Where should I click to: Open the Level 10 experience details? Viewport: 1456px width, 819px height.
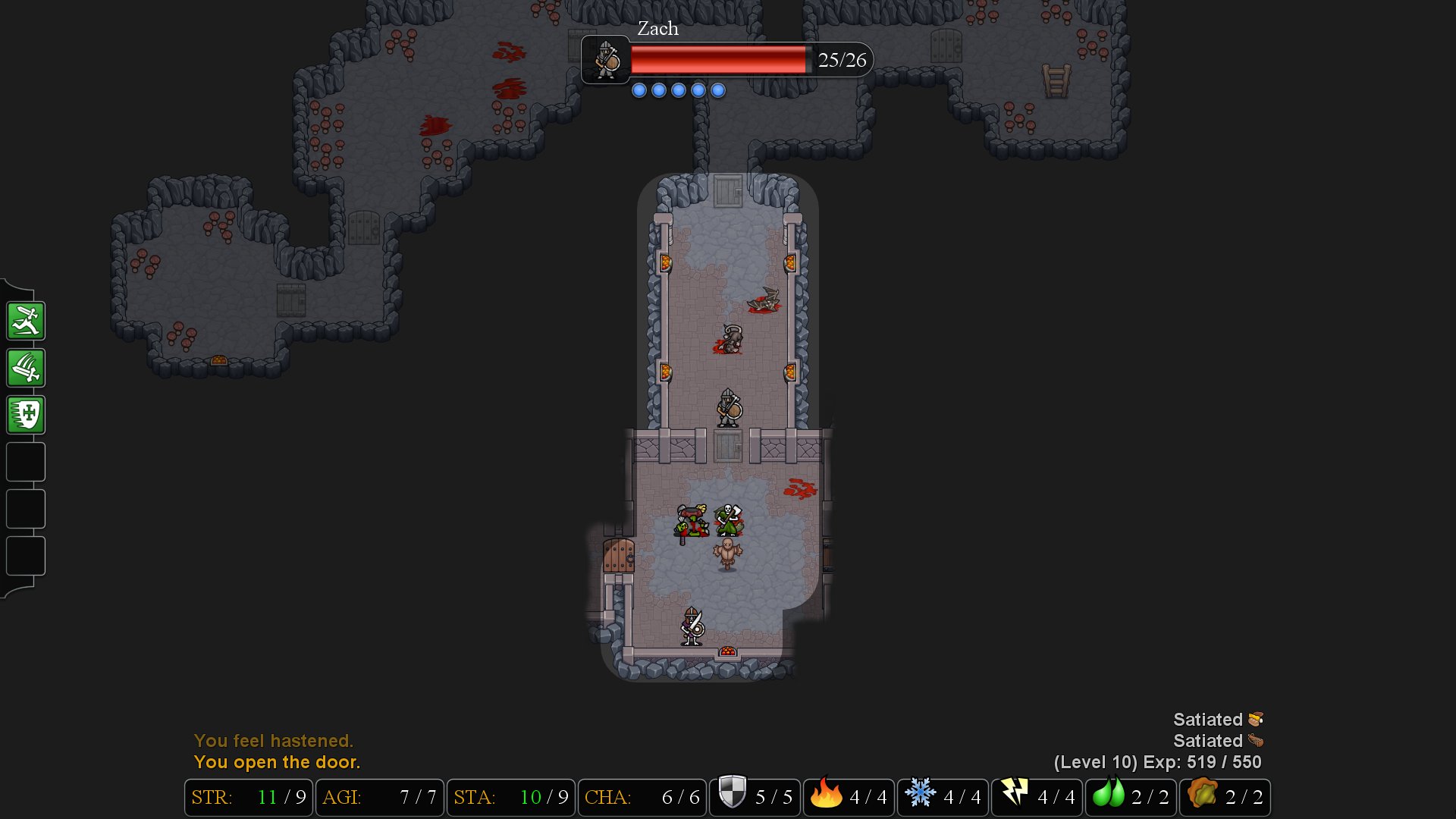pyautogui.click(x=1156, y=763)
